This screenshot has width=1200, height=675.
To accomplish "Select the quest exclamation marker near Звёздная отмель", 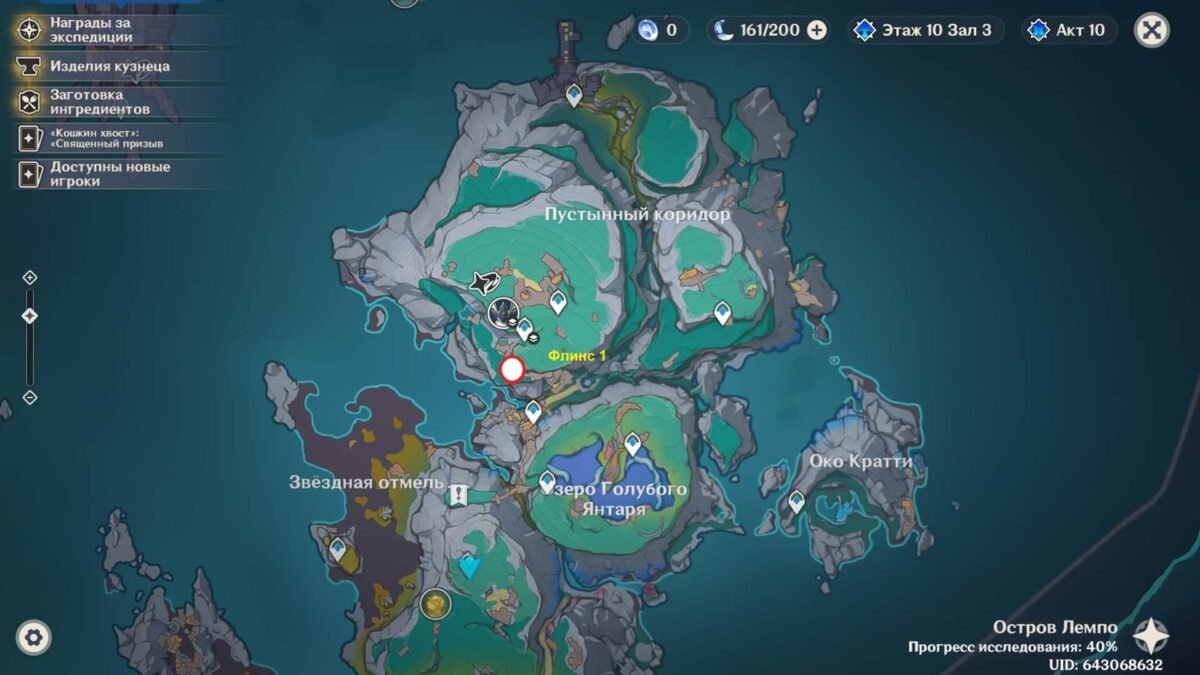I will point(458,494).
